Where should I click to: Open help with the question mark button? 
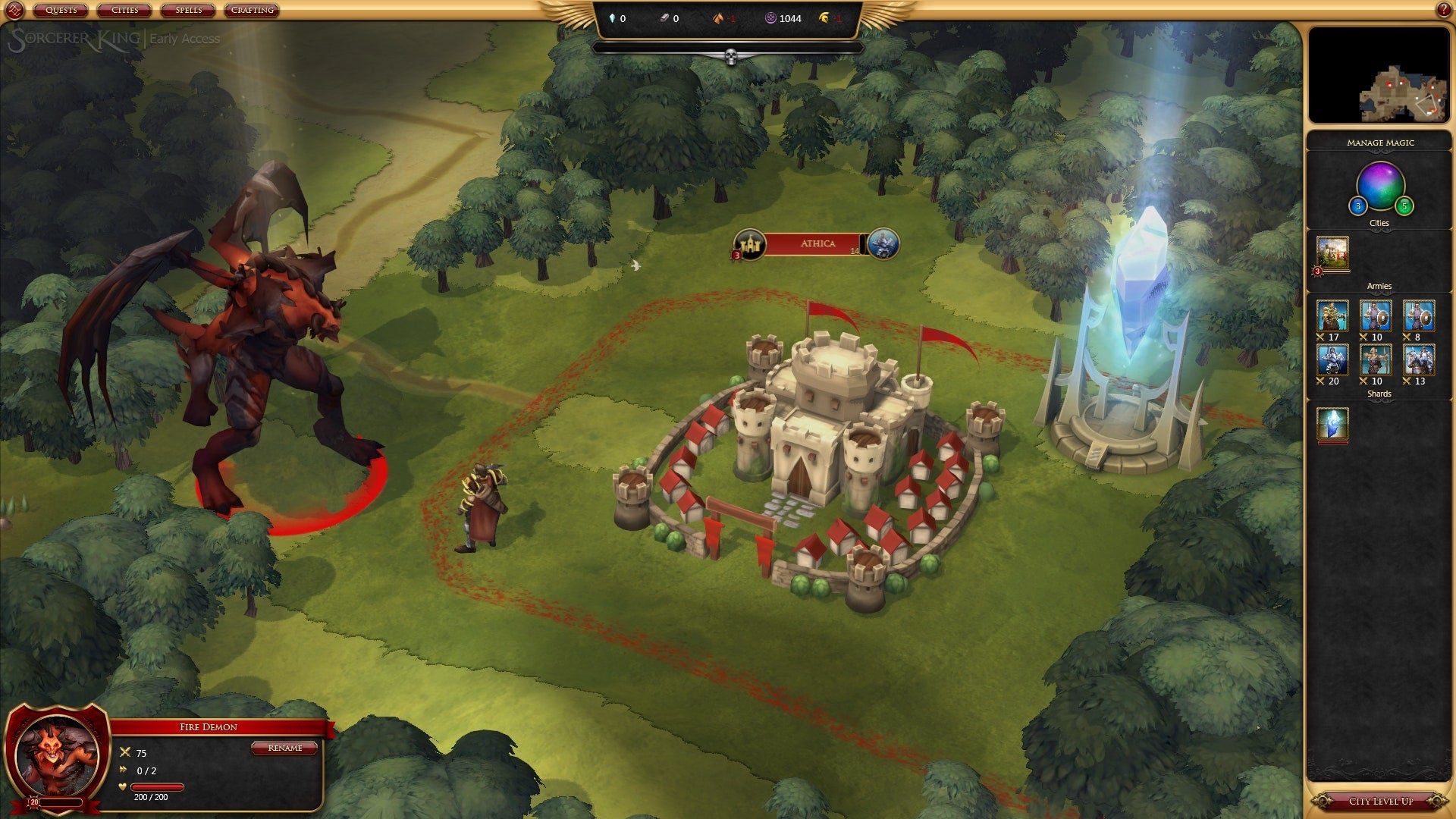point(1443,10)
